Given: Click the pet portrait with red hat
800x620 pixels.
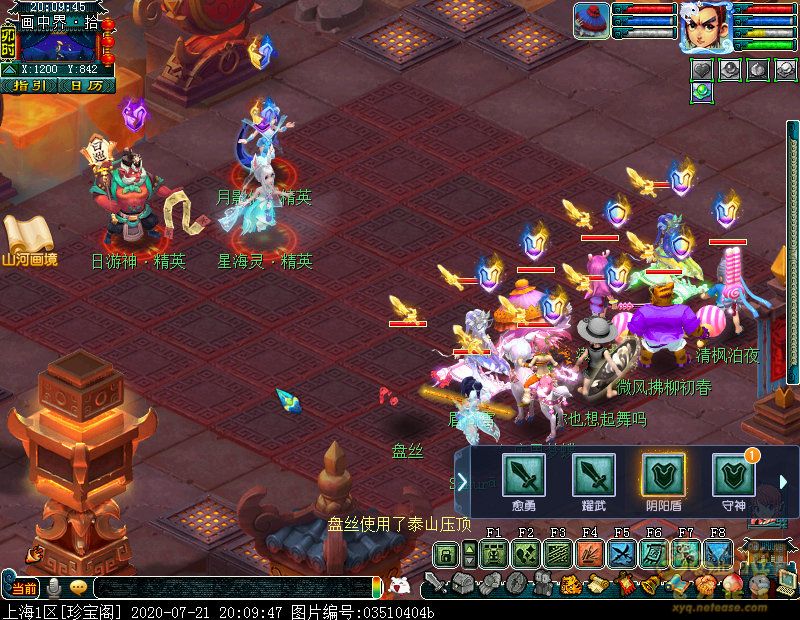Looking at the screenshot, I should point(591,21).
